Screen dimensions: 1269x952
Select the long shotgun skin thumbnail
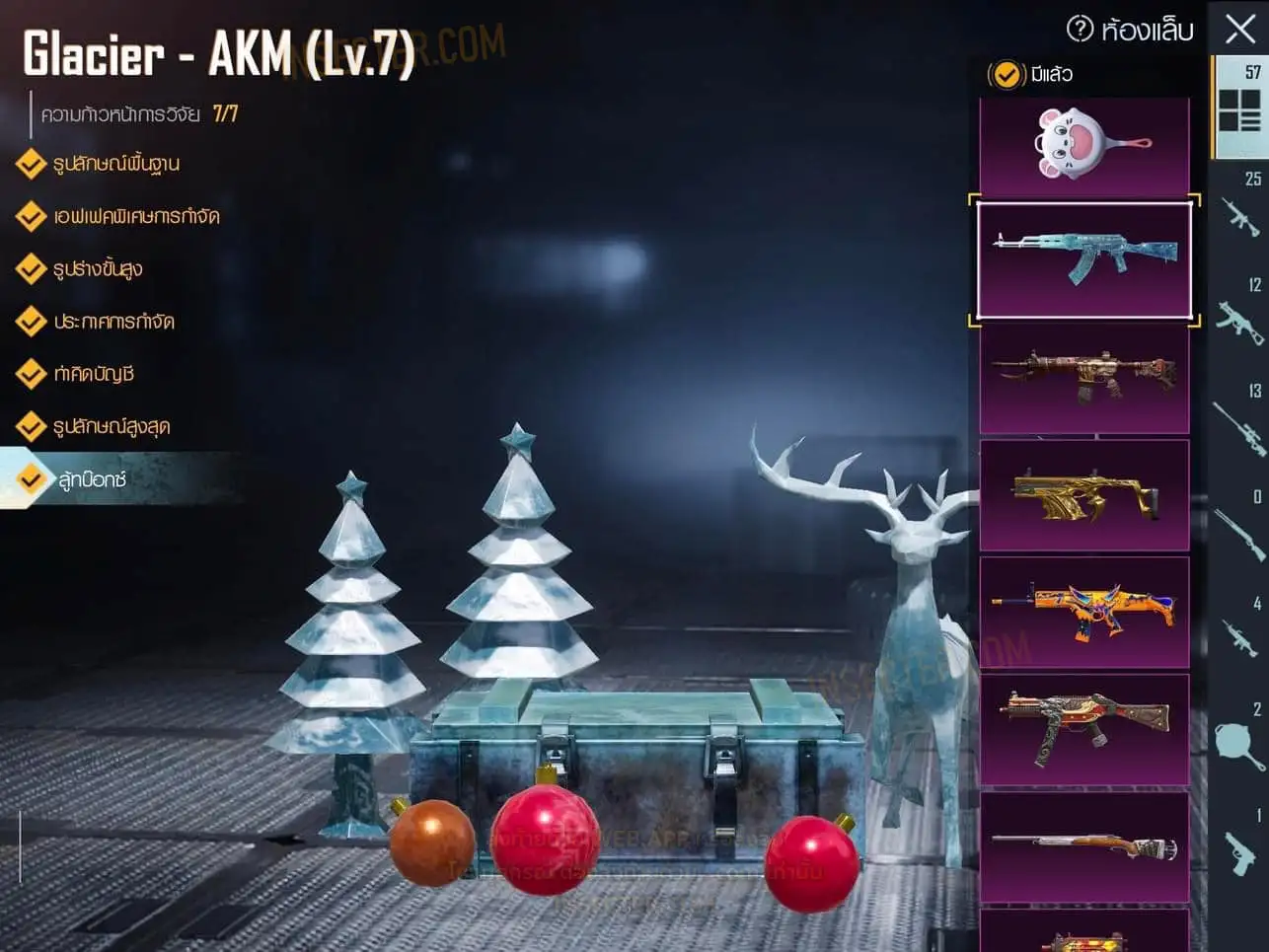tap(1084, 846)
